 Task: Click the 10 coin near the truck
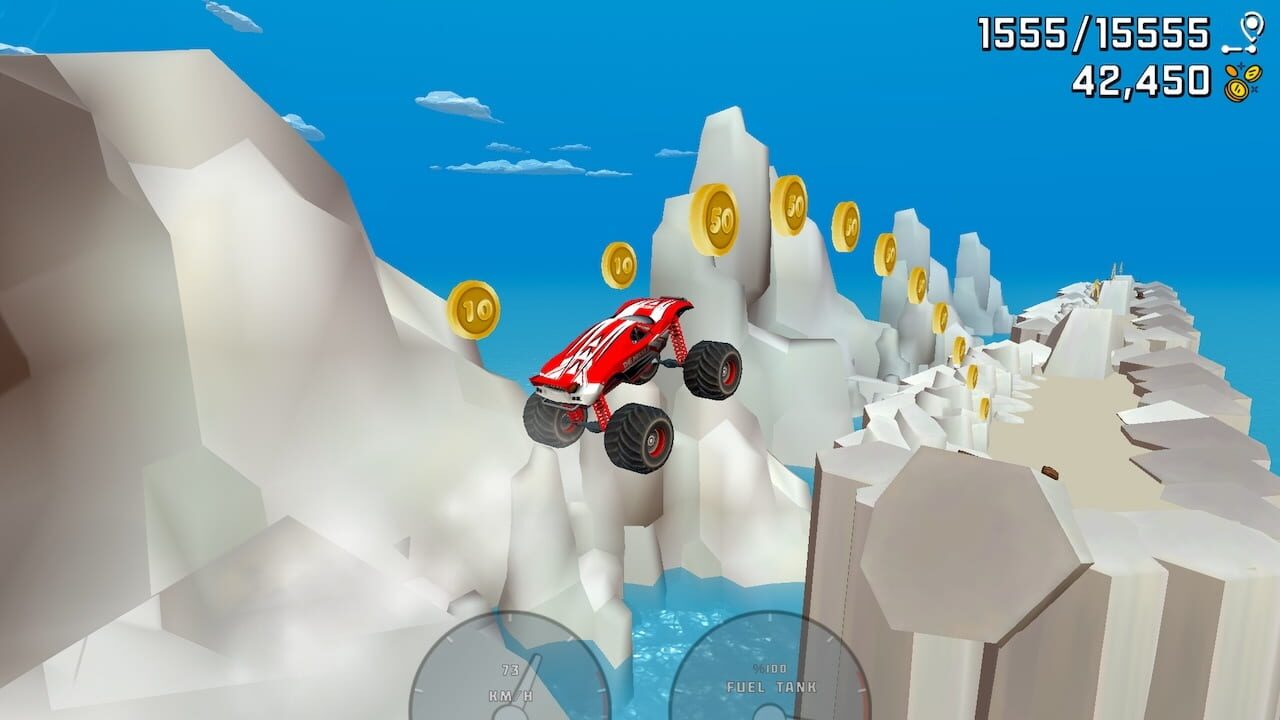coord(619,262)
